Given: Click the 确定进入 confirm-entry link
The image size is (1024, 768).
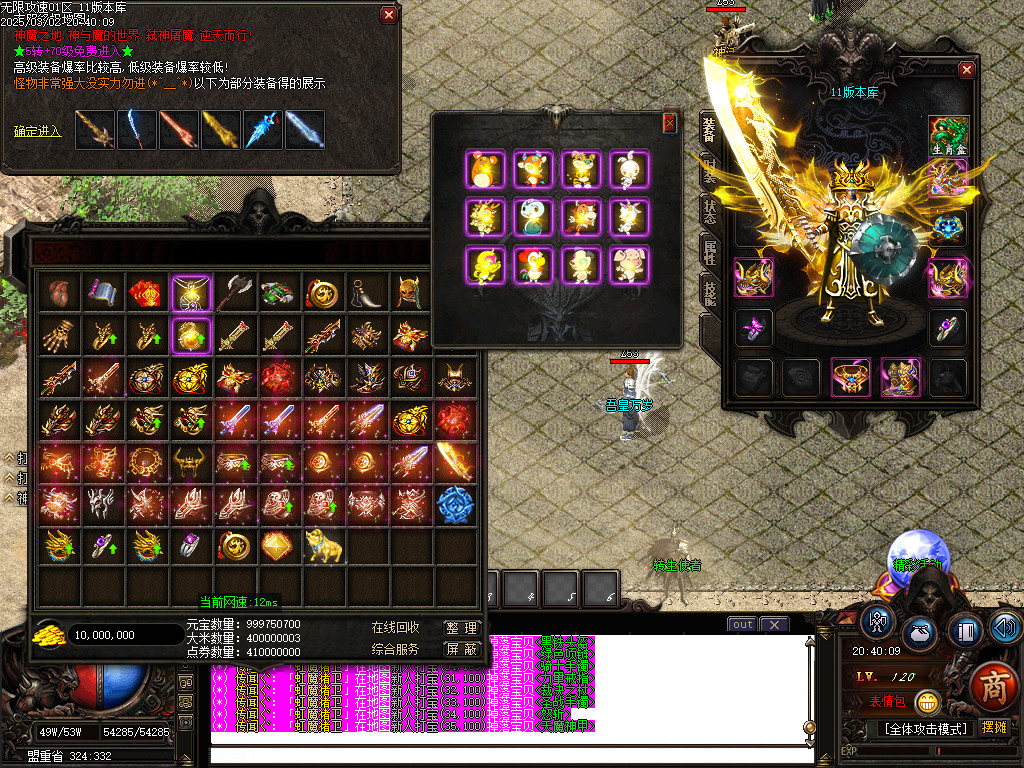Looking at the screenshot, I should (38, 131).
